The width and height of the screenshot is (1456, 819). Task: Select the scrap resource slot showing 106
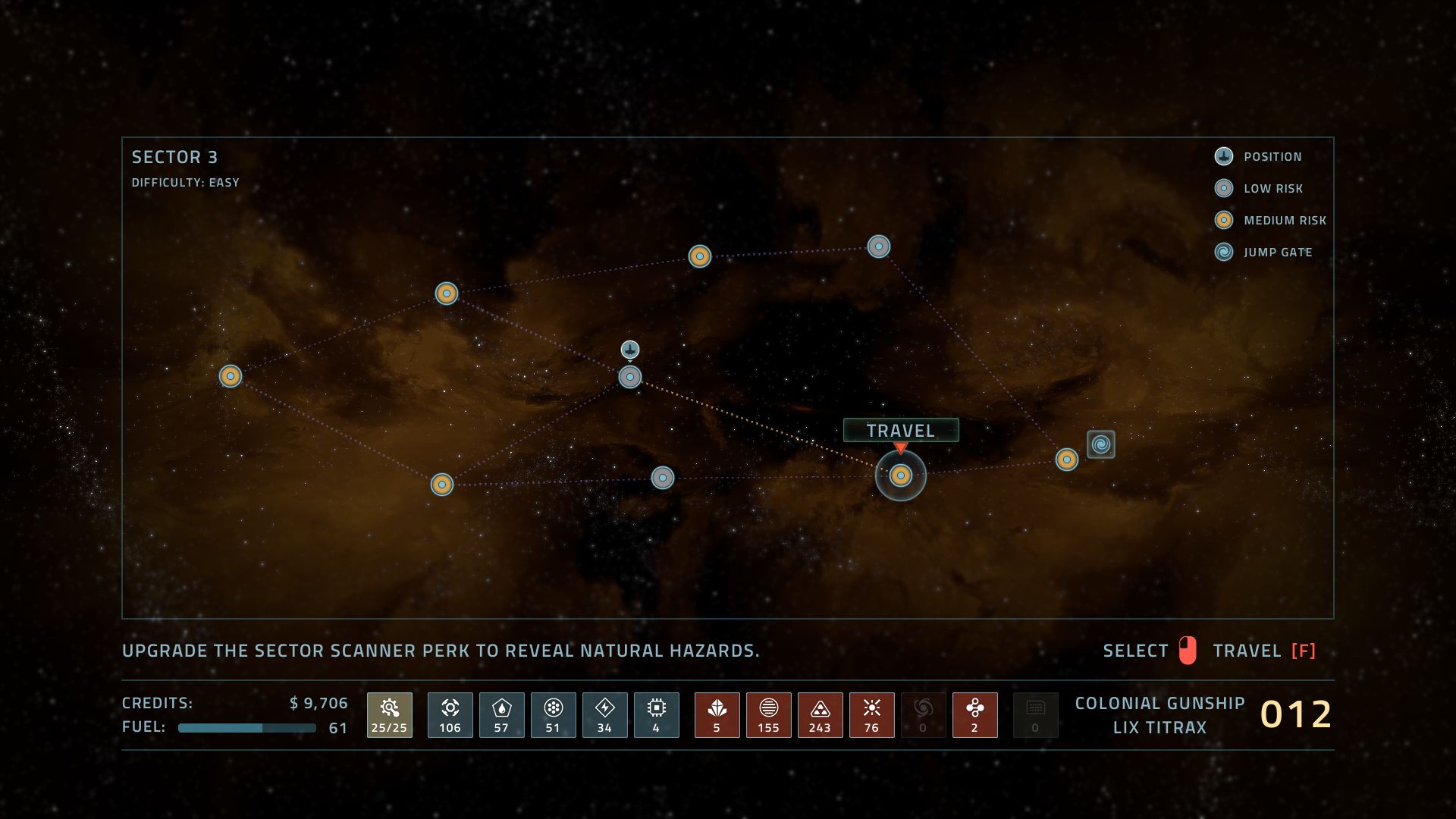pyautogui.click(x=450, y=714)
